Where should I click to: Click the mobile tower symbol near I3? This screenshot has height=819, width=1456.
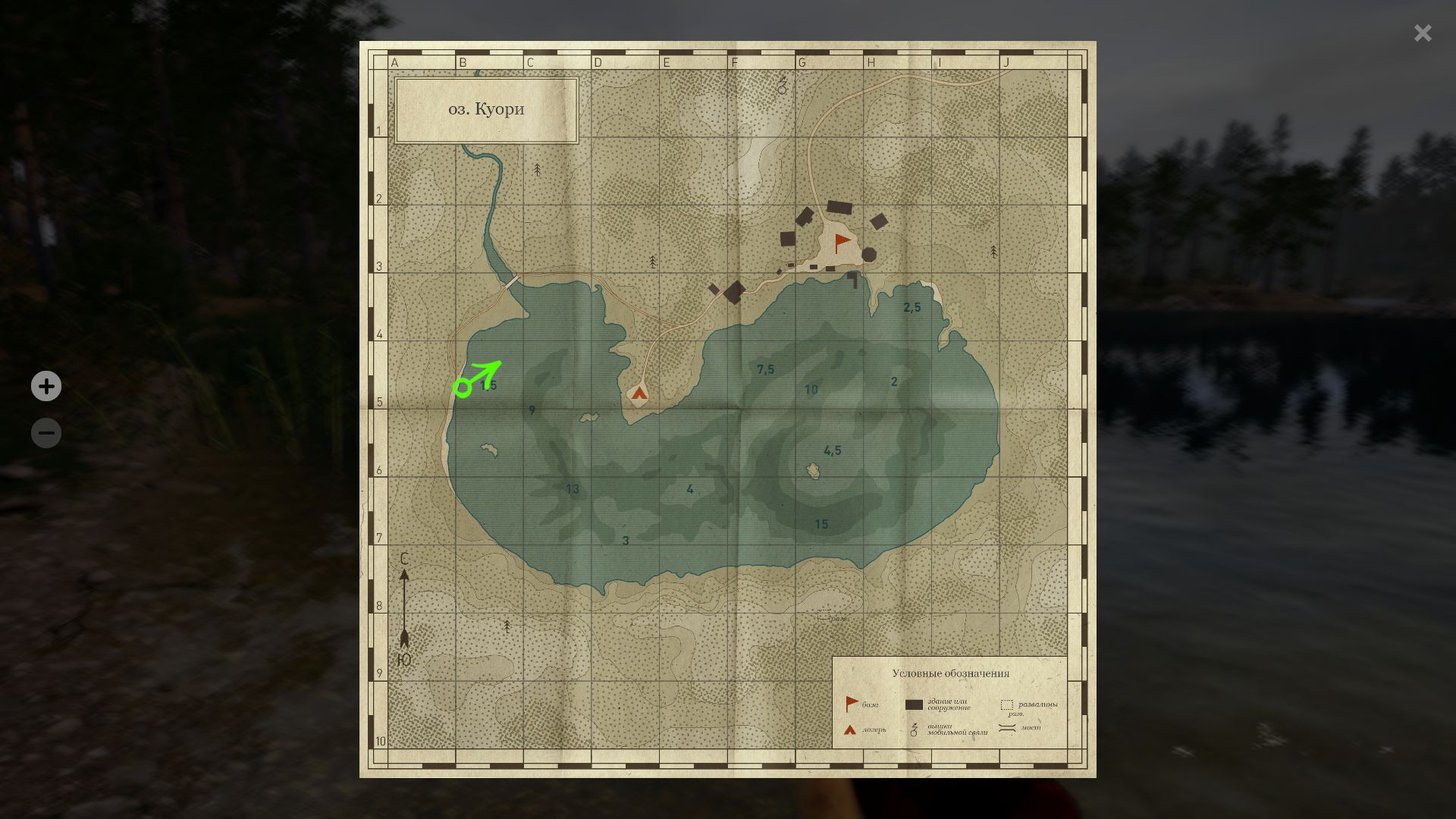[993, 252]
